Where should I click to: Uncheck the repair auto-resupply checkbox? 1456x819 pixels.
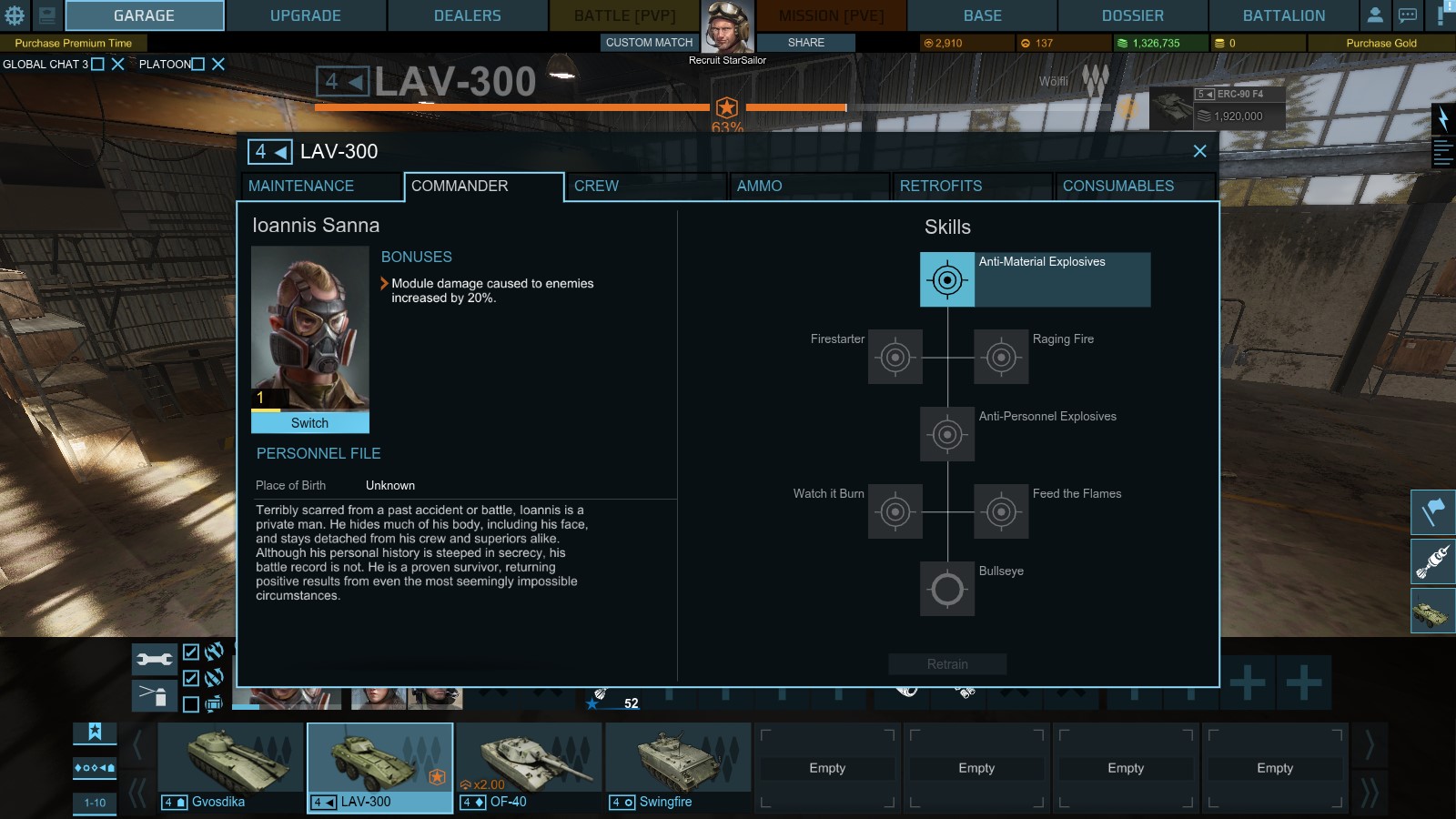(190, 652)
